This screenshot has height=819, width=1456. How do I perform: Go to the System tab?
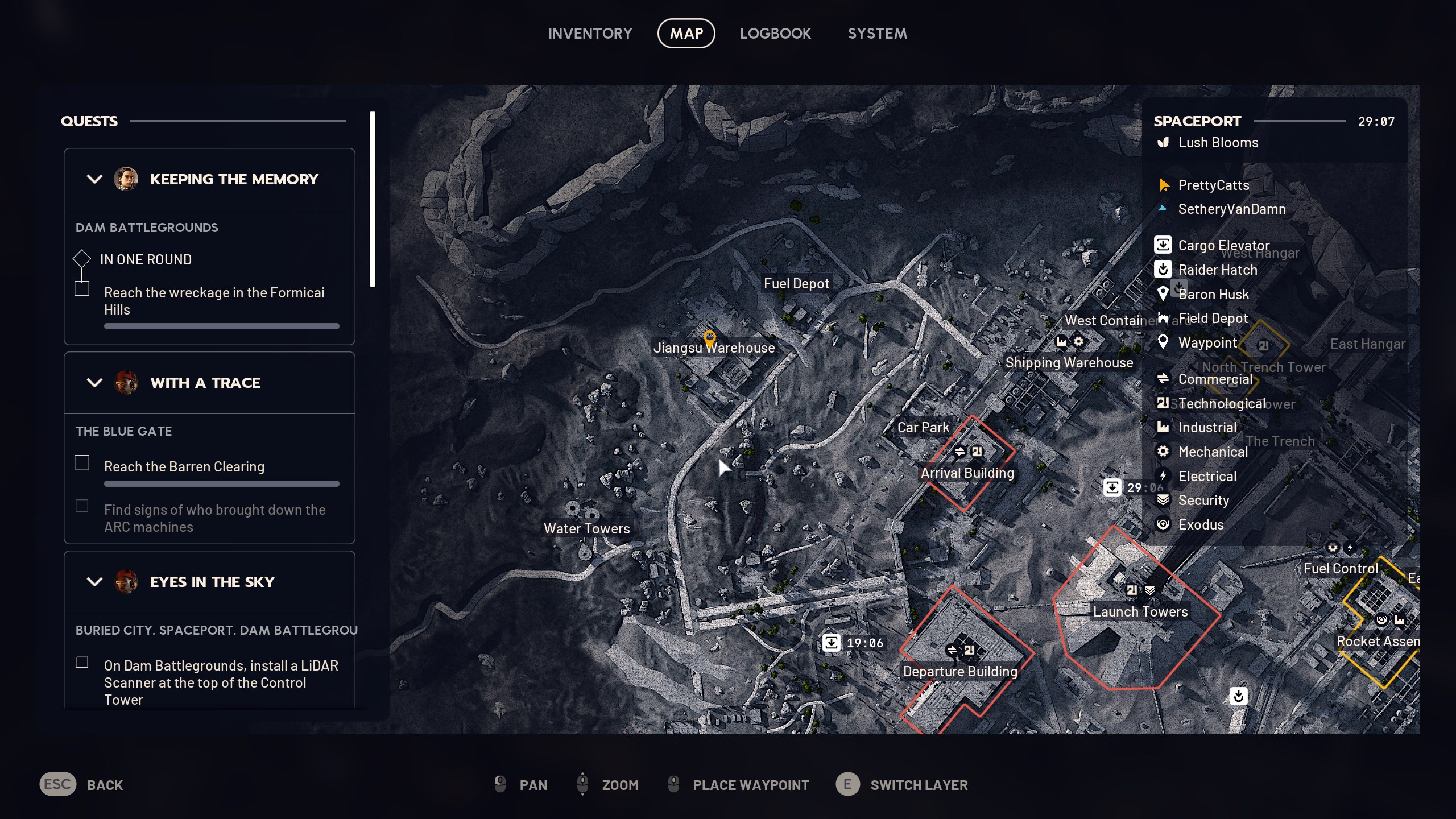(877, 34)
